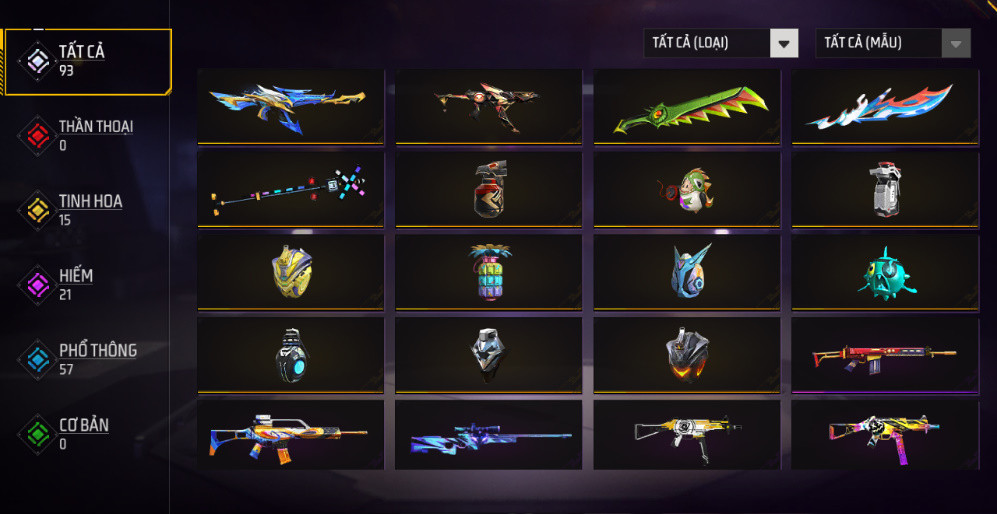The width and height of the screenshot is (997, 514).
Task: Pick the pixelated staff weapon skin
Action: [x=290, y=189]
